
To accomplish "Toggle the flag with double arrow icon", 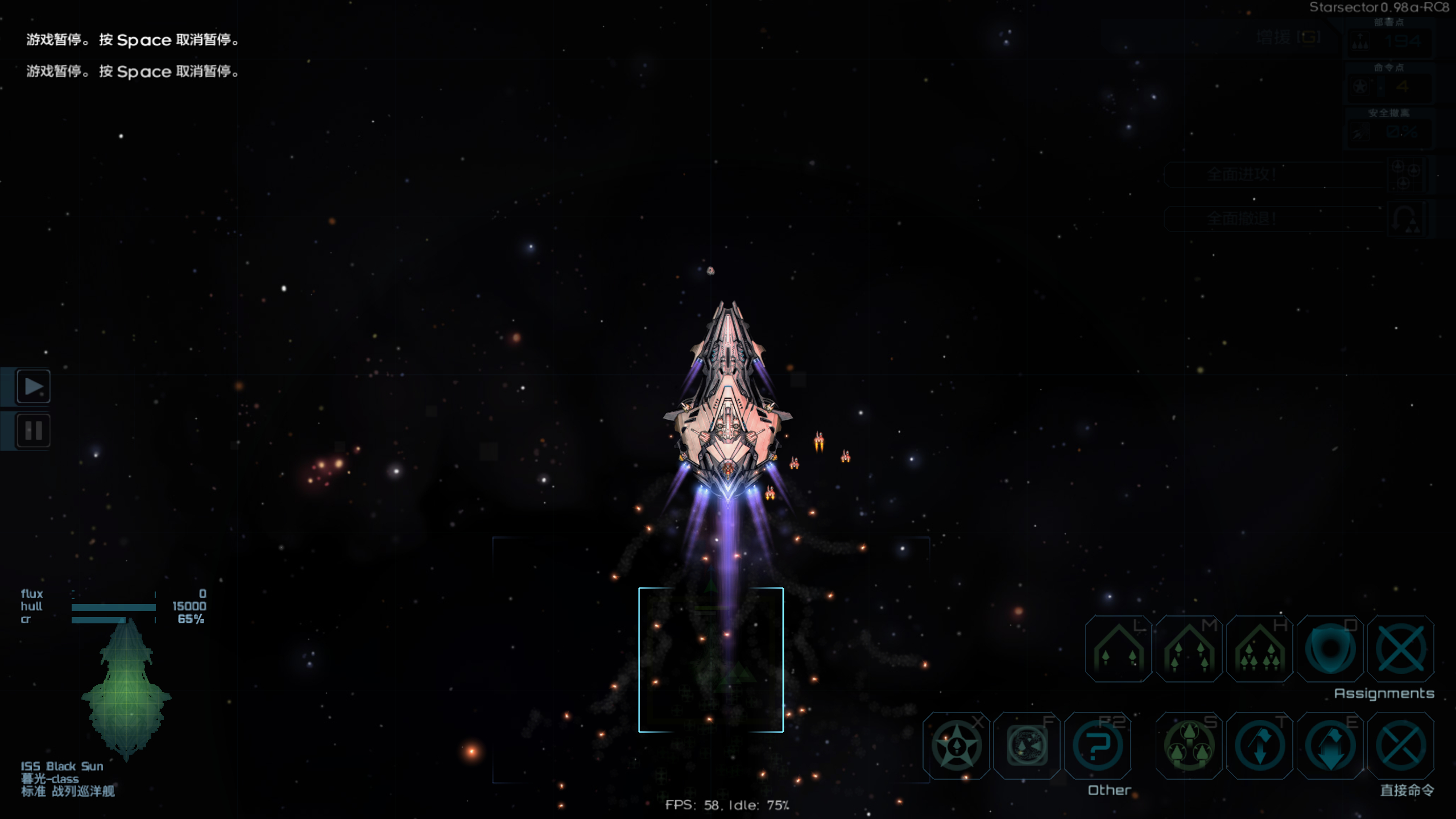I will 1259,746.
